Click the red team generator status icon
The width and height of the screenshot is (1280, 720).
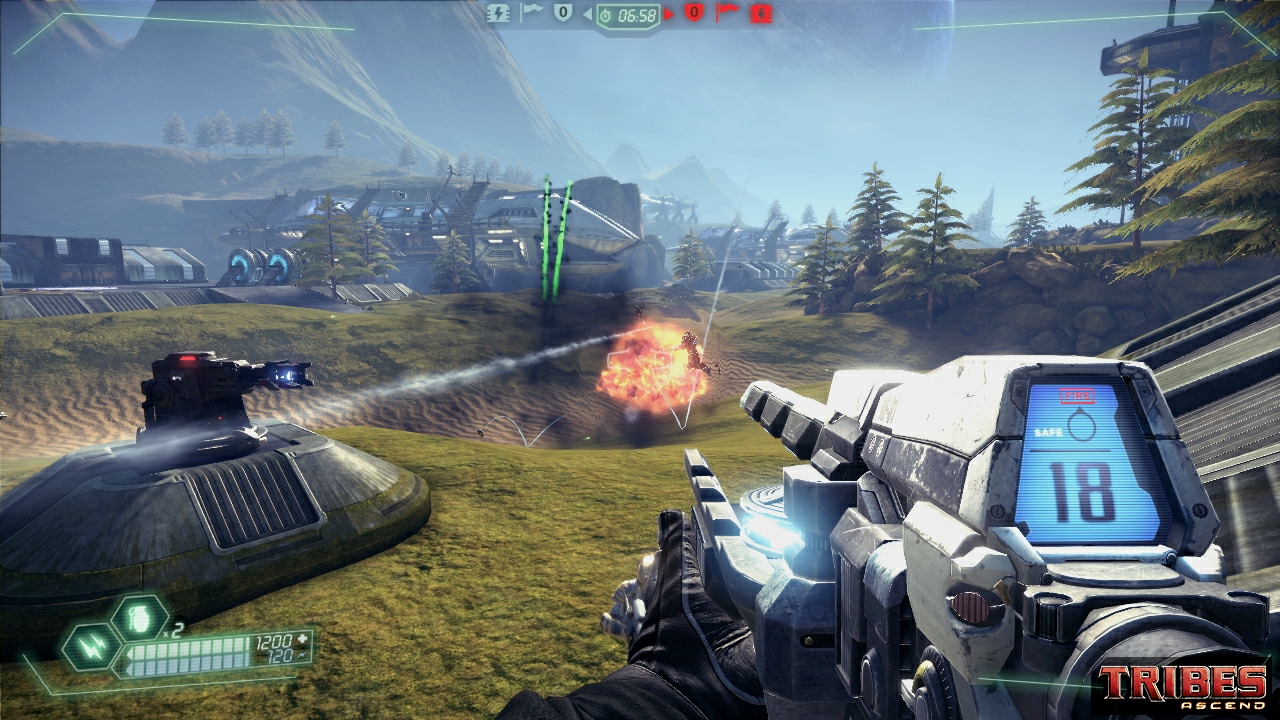click(762, 13)
